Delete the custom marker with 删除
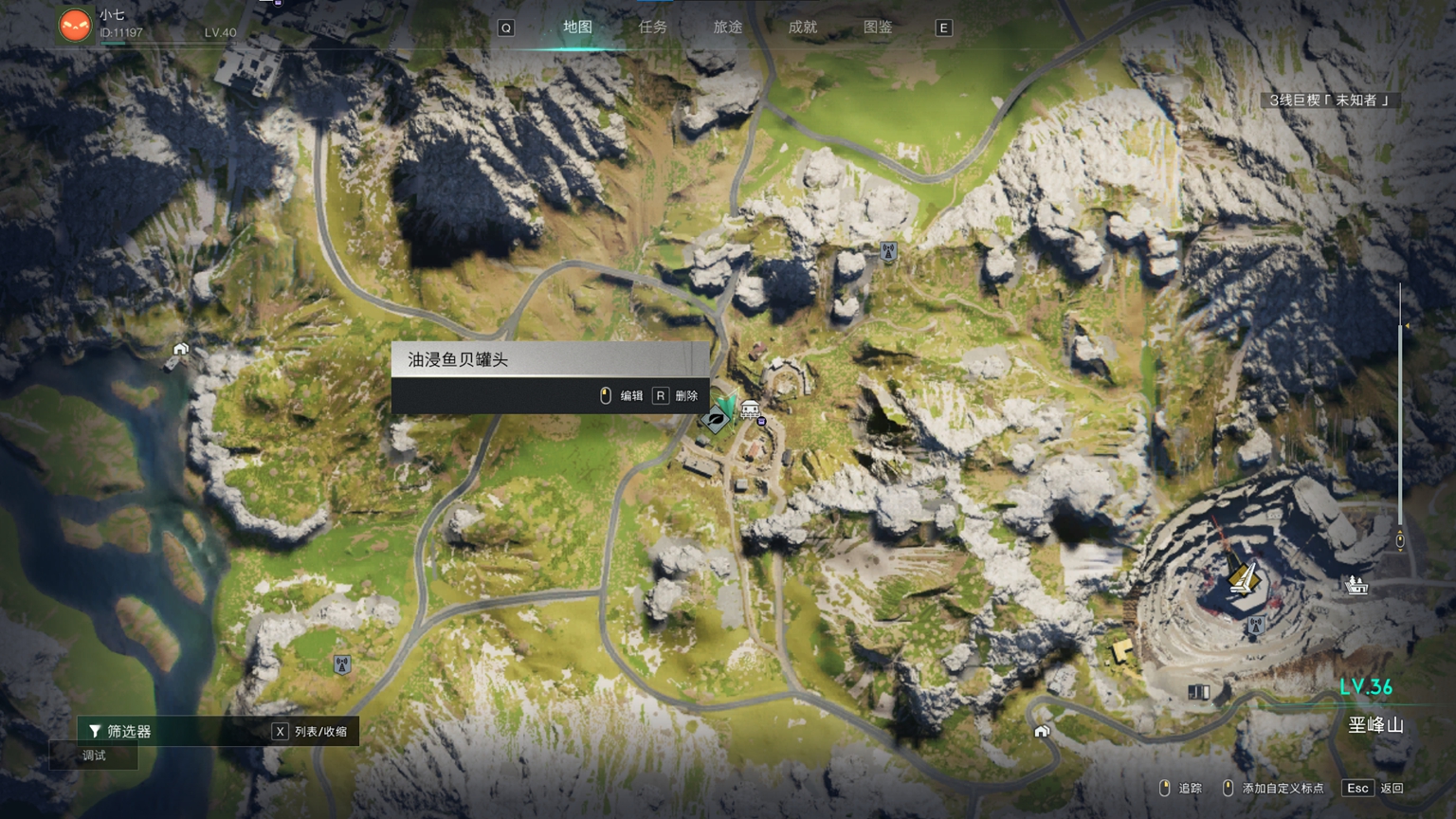Screen dimensions: 1456x819 tap(676, 395)
